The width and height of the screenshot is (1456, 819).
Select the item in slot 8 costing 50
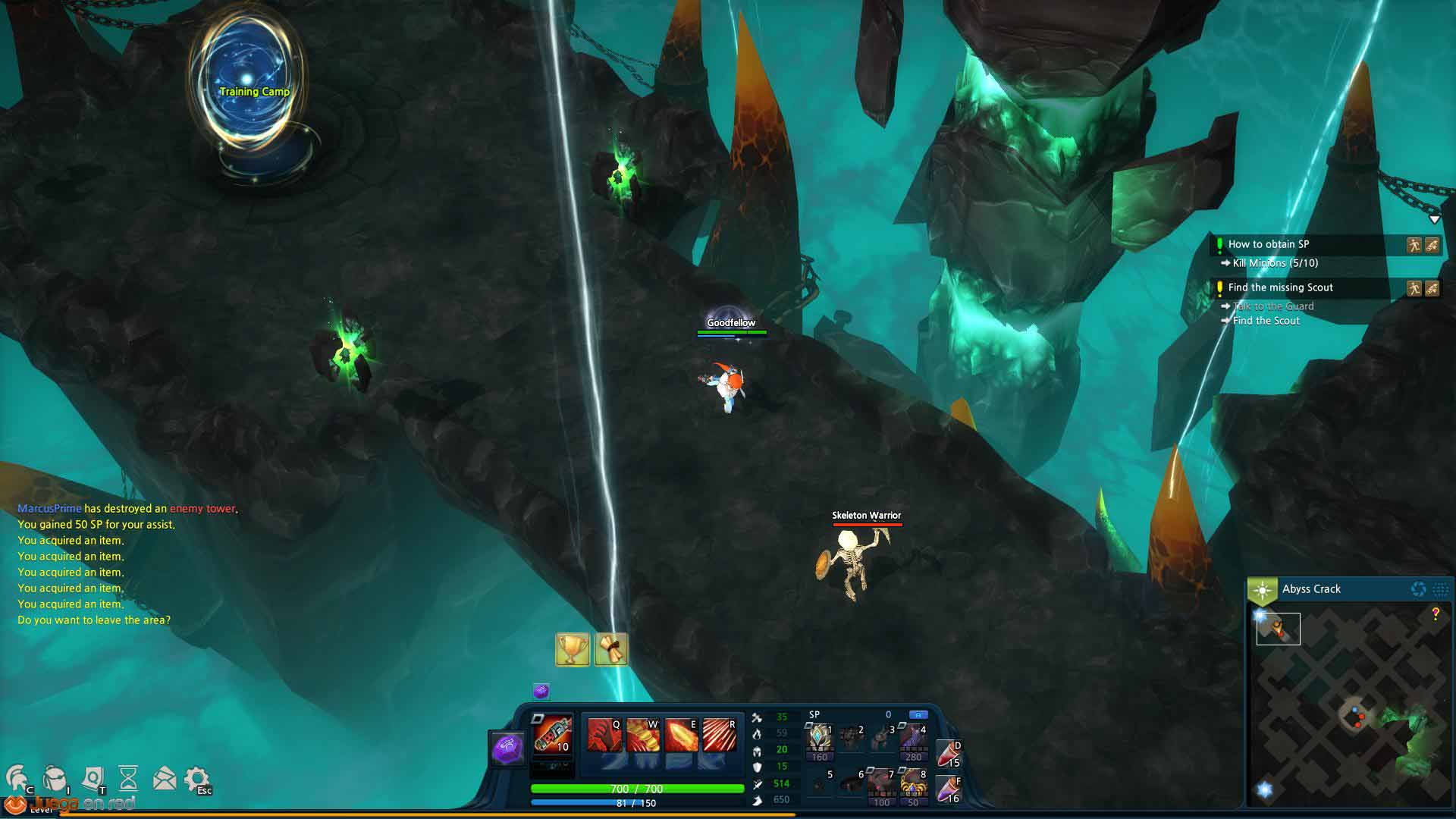click(912, 783)
